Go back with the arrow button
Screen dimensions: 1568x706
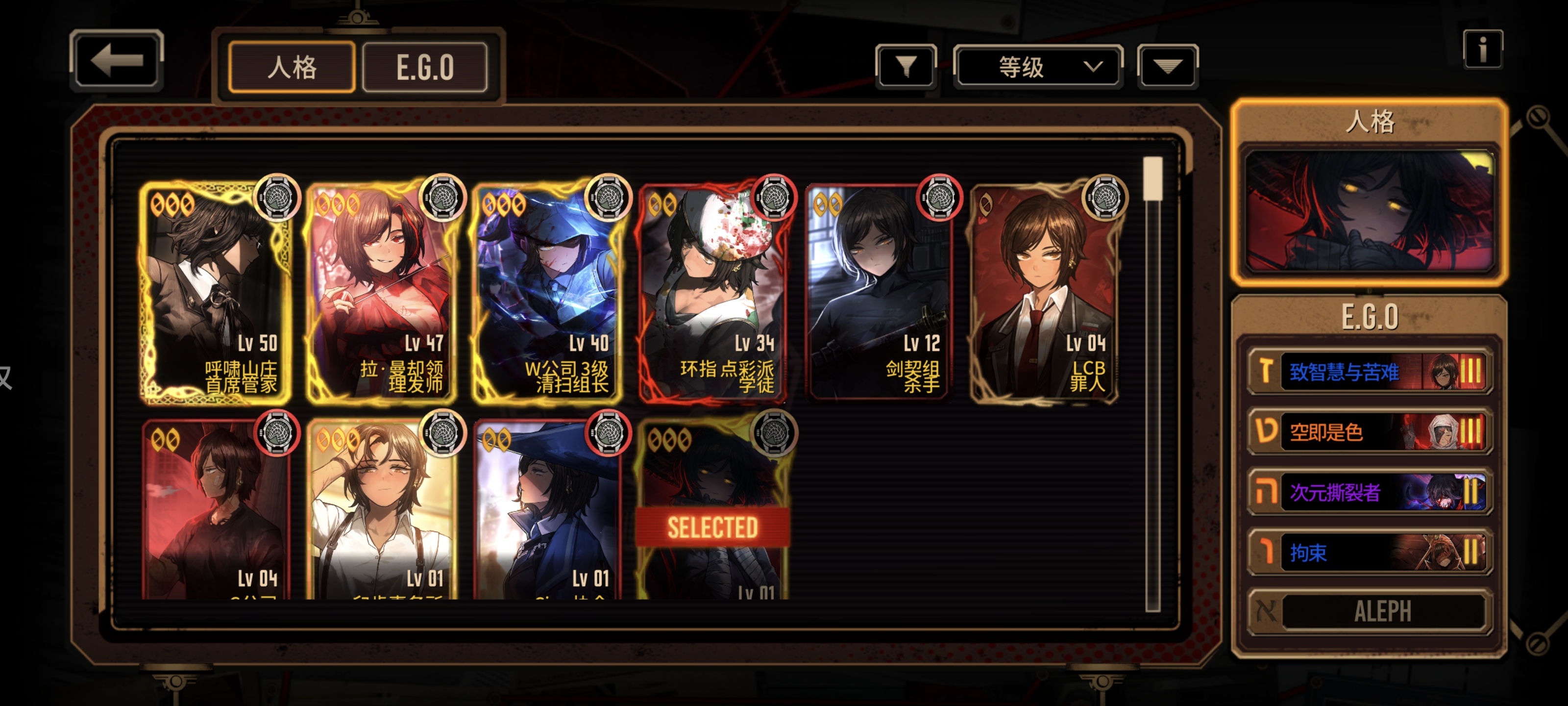(x=116, y=60)
